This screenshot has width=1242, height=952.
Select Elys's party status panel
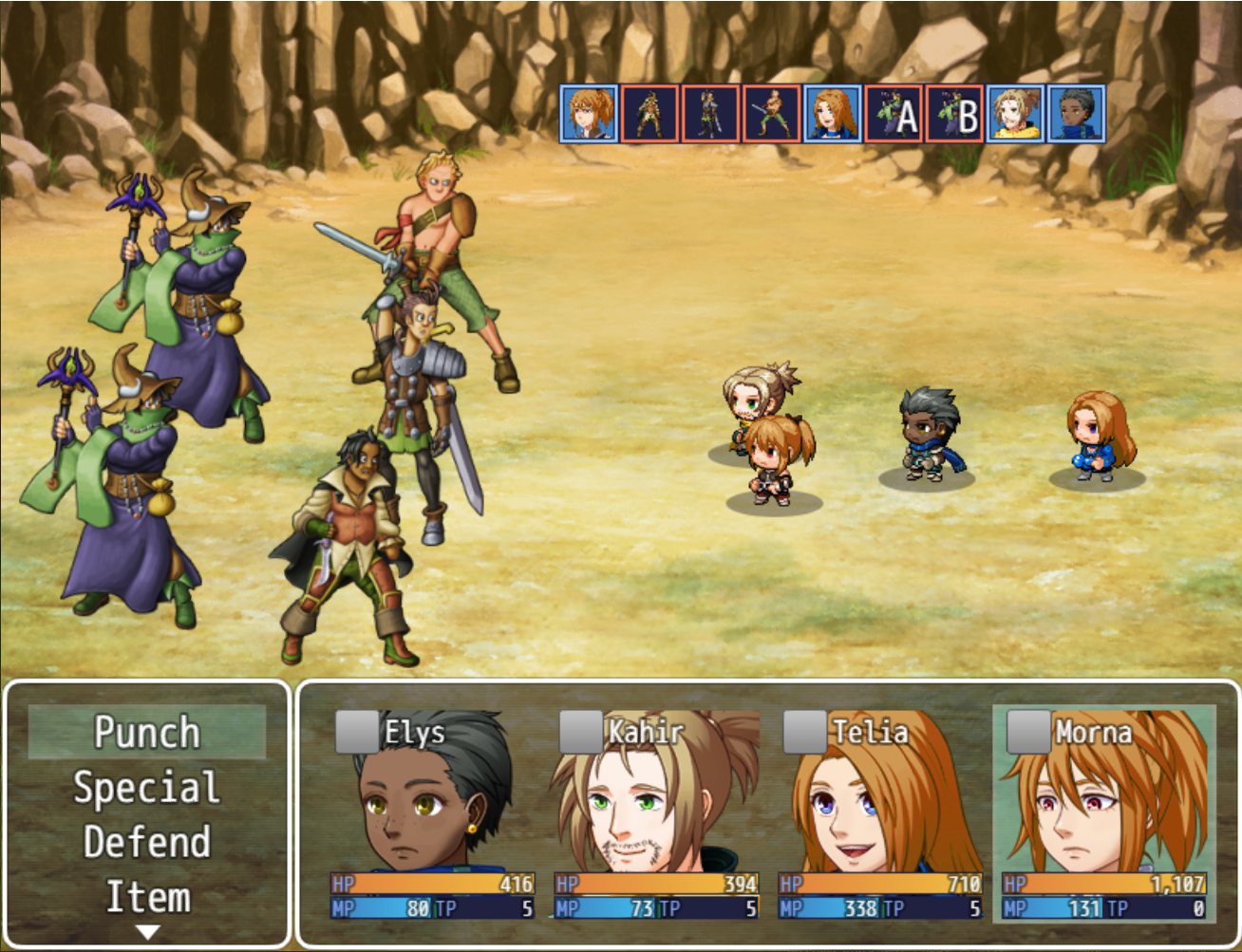click(x=432, y=814)
